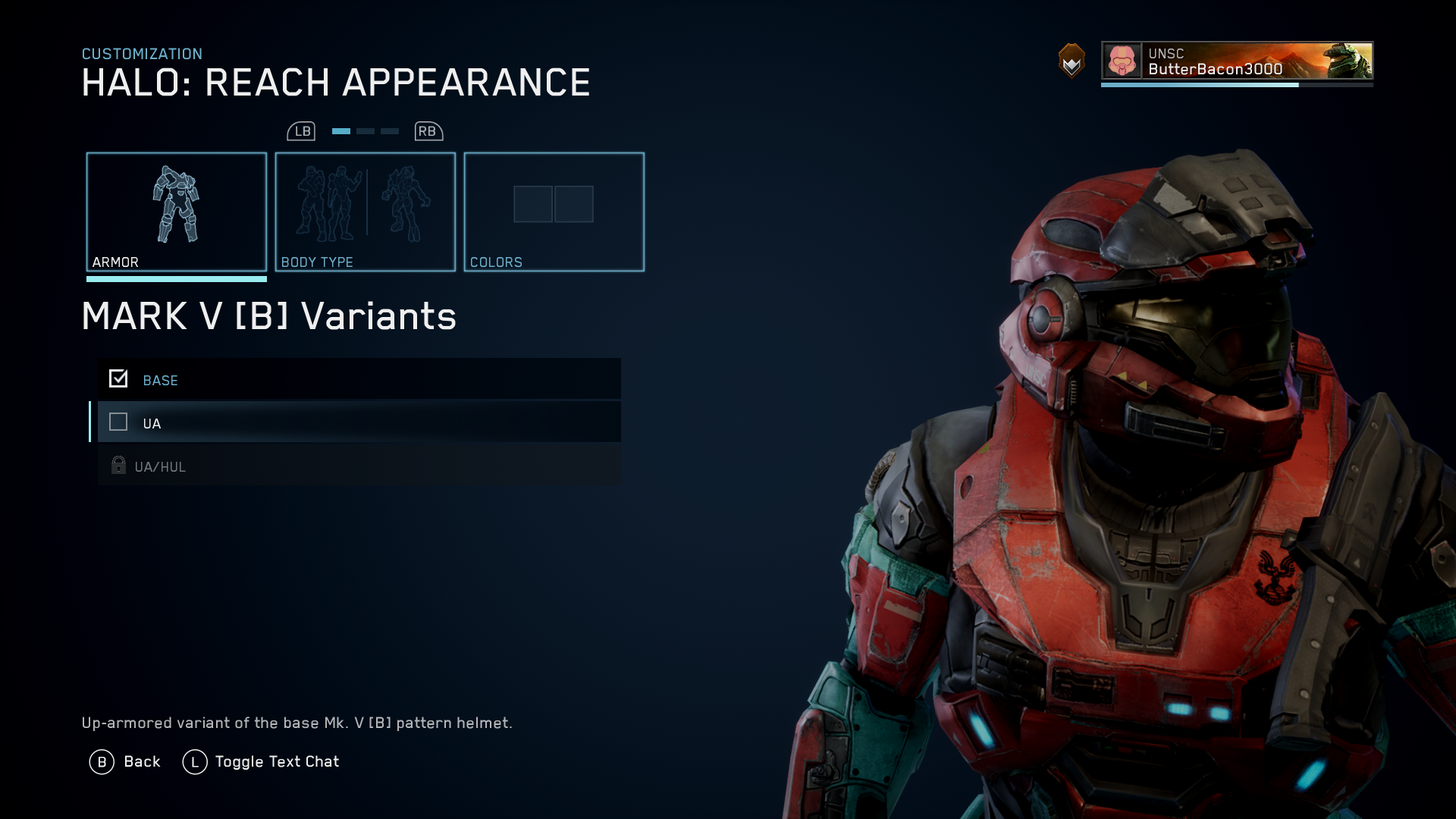Open the Colors panel icon
Viewport: 1456px width, 819px height.
coord(554,205)
